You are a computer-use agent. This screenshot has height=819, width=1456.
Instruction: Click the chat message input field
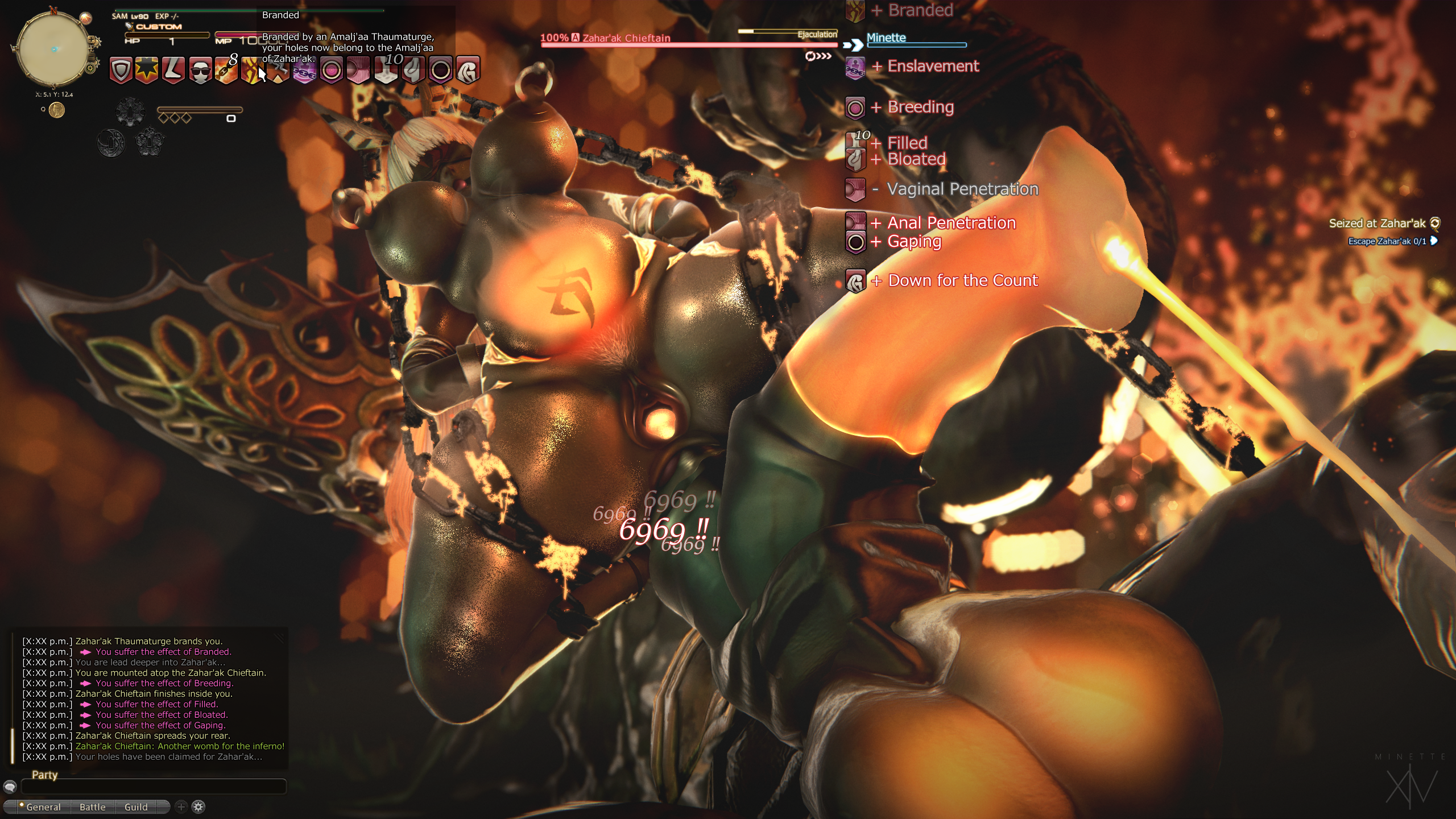tap(154, 787)
